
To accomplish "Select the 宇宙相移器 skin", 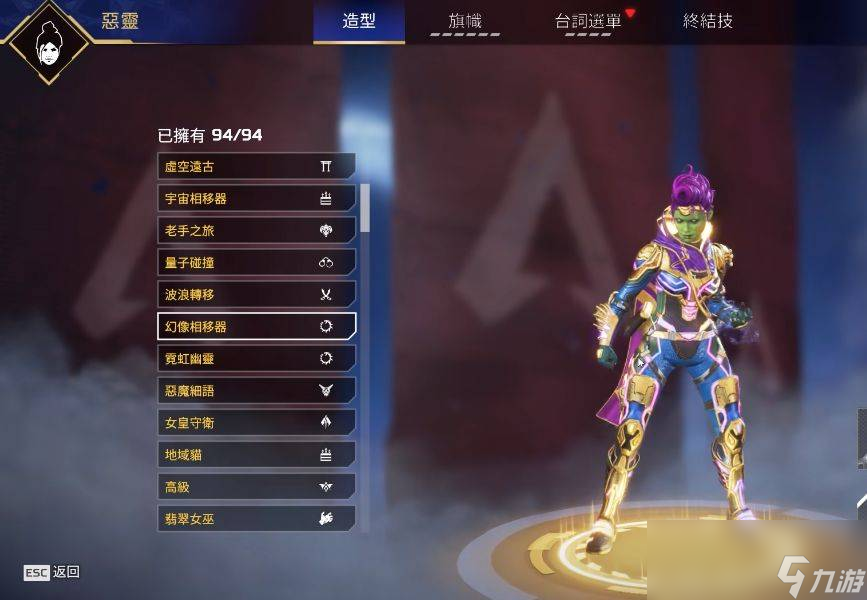I will [256, 198].
